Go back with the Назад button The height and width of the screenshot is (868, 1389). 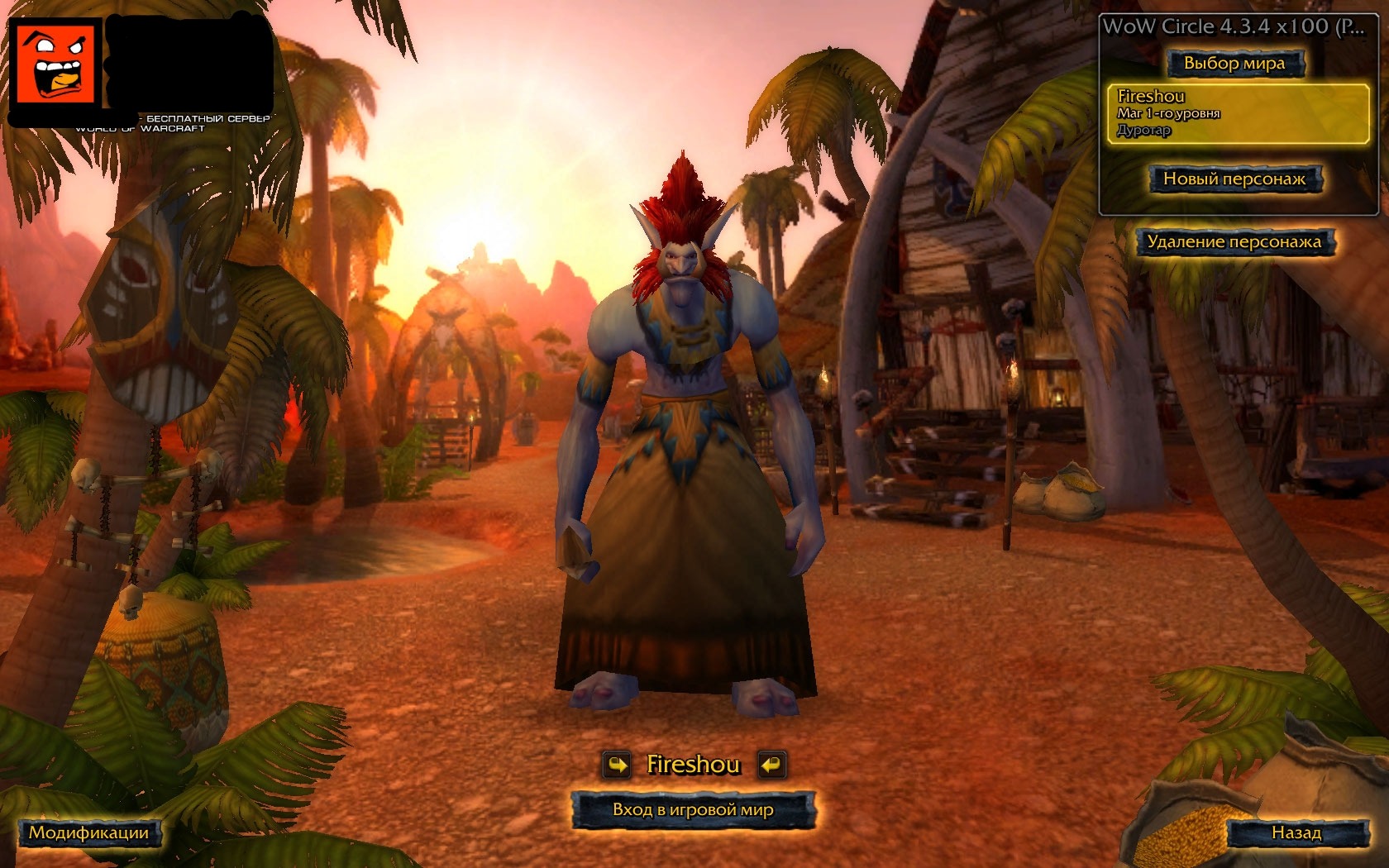tap(1296, 832)
